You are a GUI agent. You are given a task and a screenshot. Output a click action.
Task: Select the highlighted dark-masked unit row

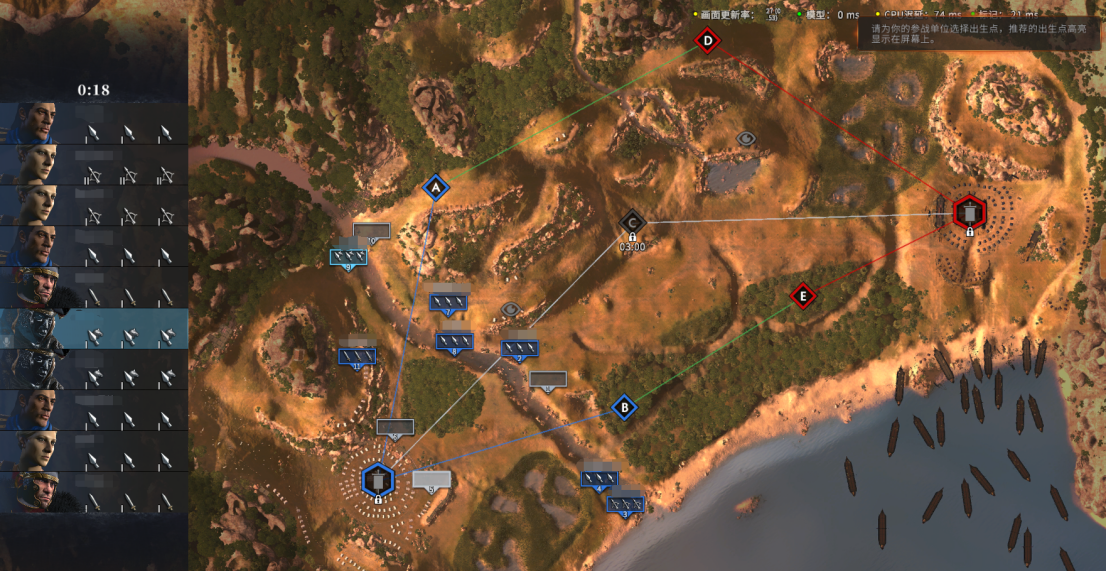pyautogui.click(x=94, y=329)
